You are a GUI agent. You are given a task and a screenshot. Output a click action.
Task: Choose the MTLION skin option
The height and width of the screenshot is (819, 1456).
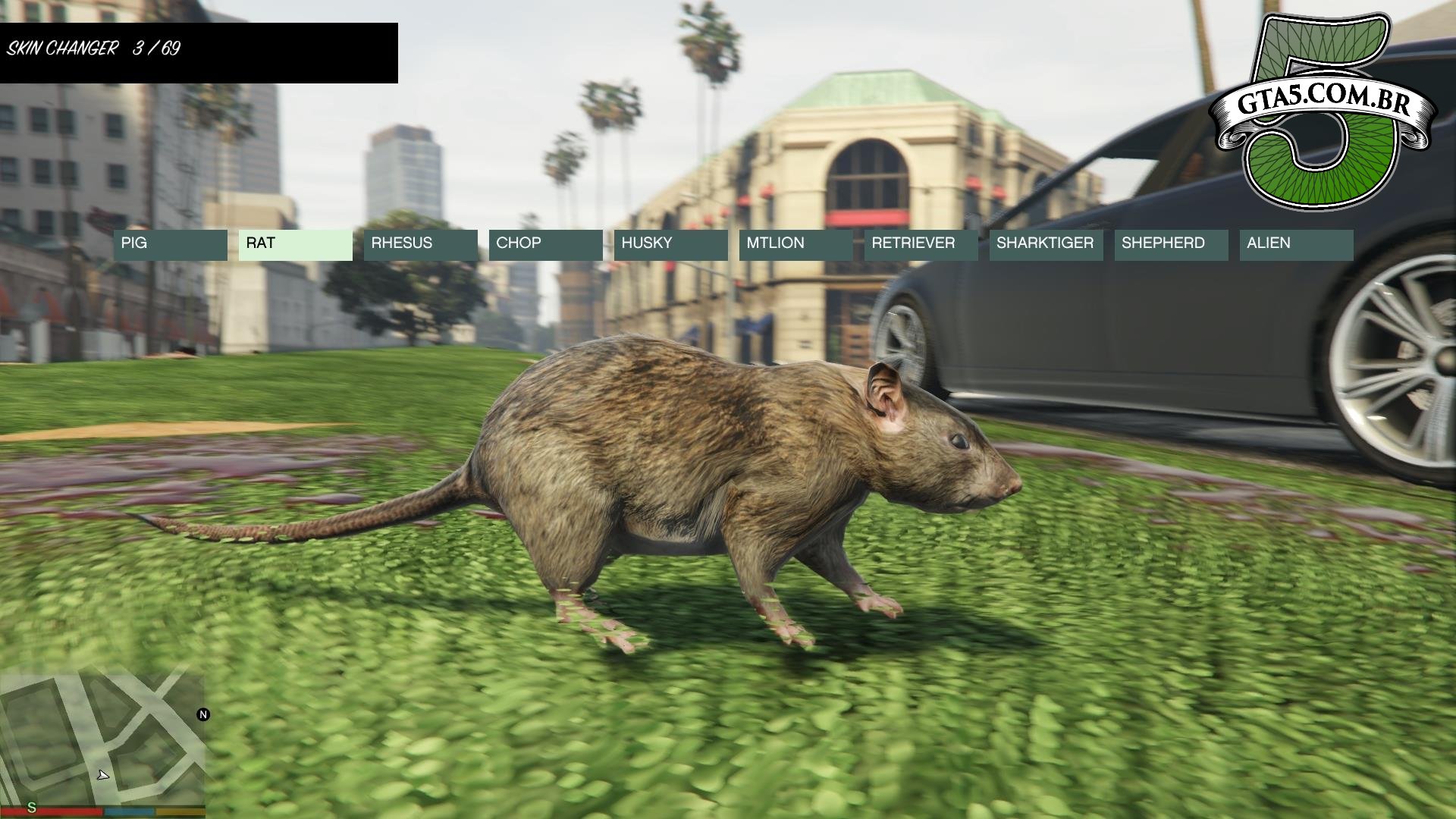pos(796,245)
